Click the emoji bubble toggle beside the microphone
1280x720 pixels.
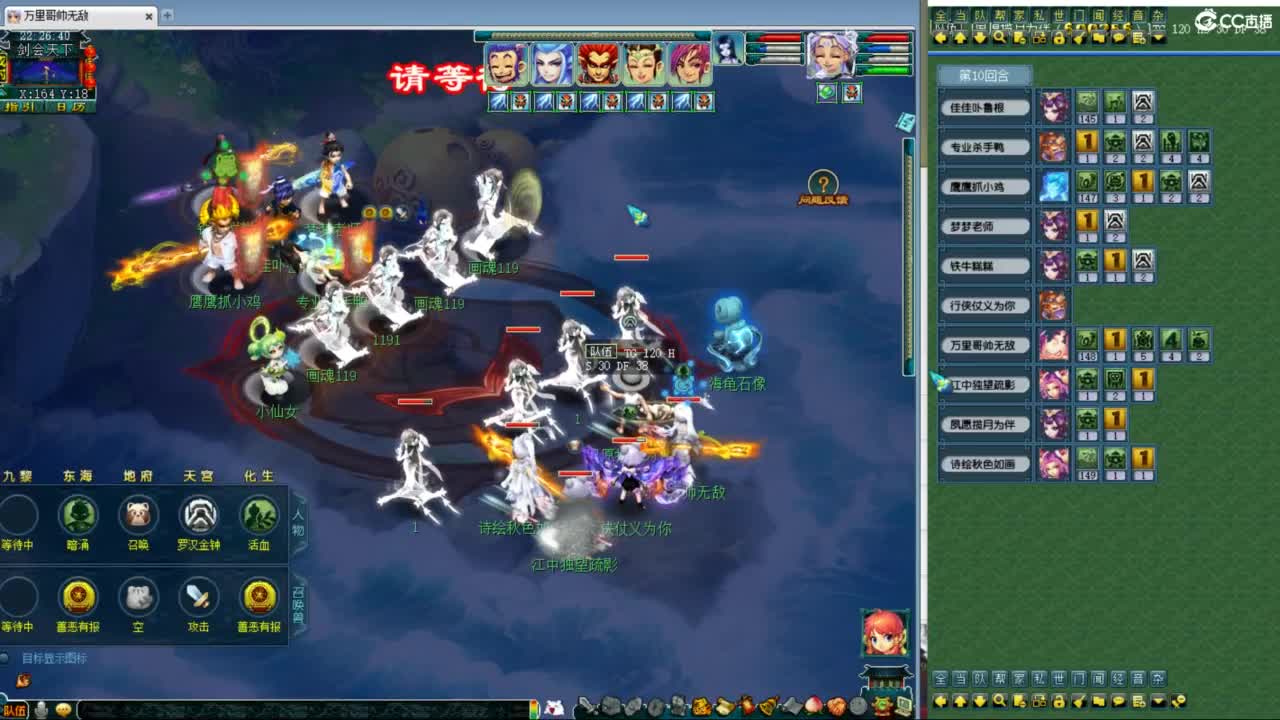(x=65, y=710)
